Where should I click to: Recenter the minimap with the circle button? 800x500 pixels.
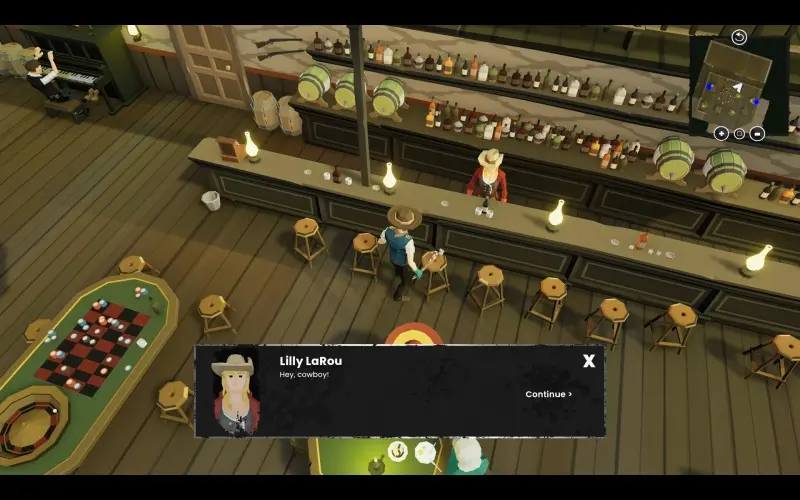click(x=739, y=133)
